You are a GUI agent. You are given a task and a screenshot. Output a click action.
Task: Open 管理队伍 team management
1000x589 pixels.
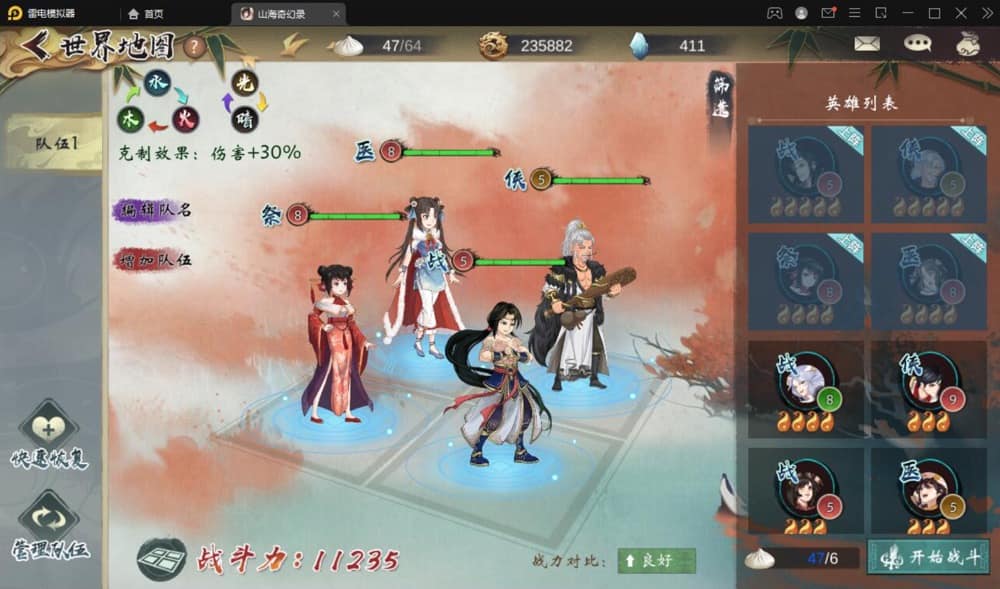tap(48, 526)
